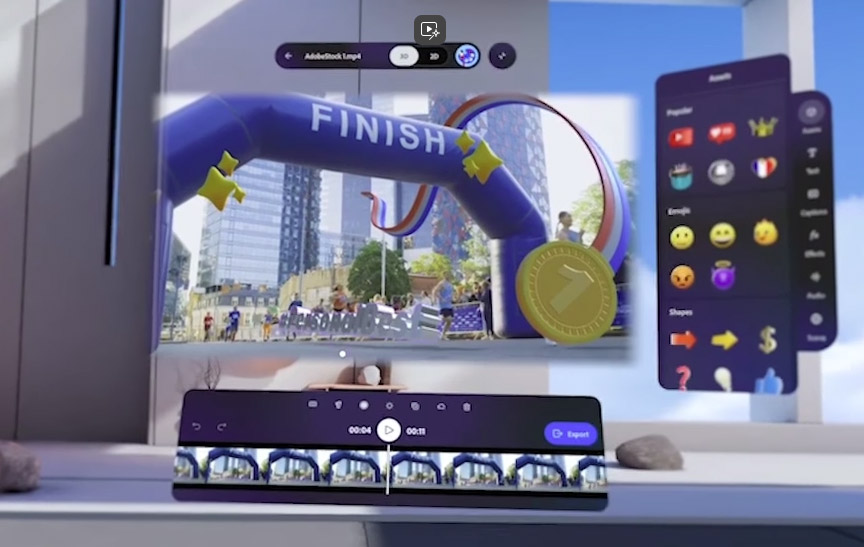Open the Effects tab

814,239
